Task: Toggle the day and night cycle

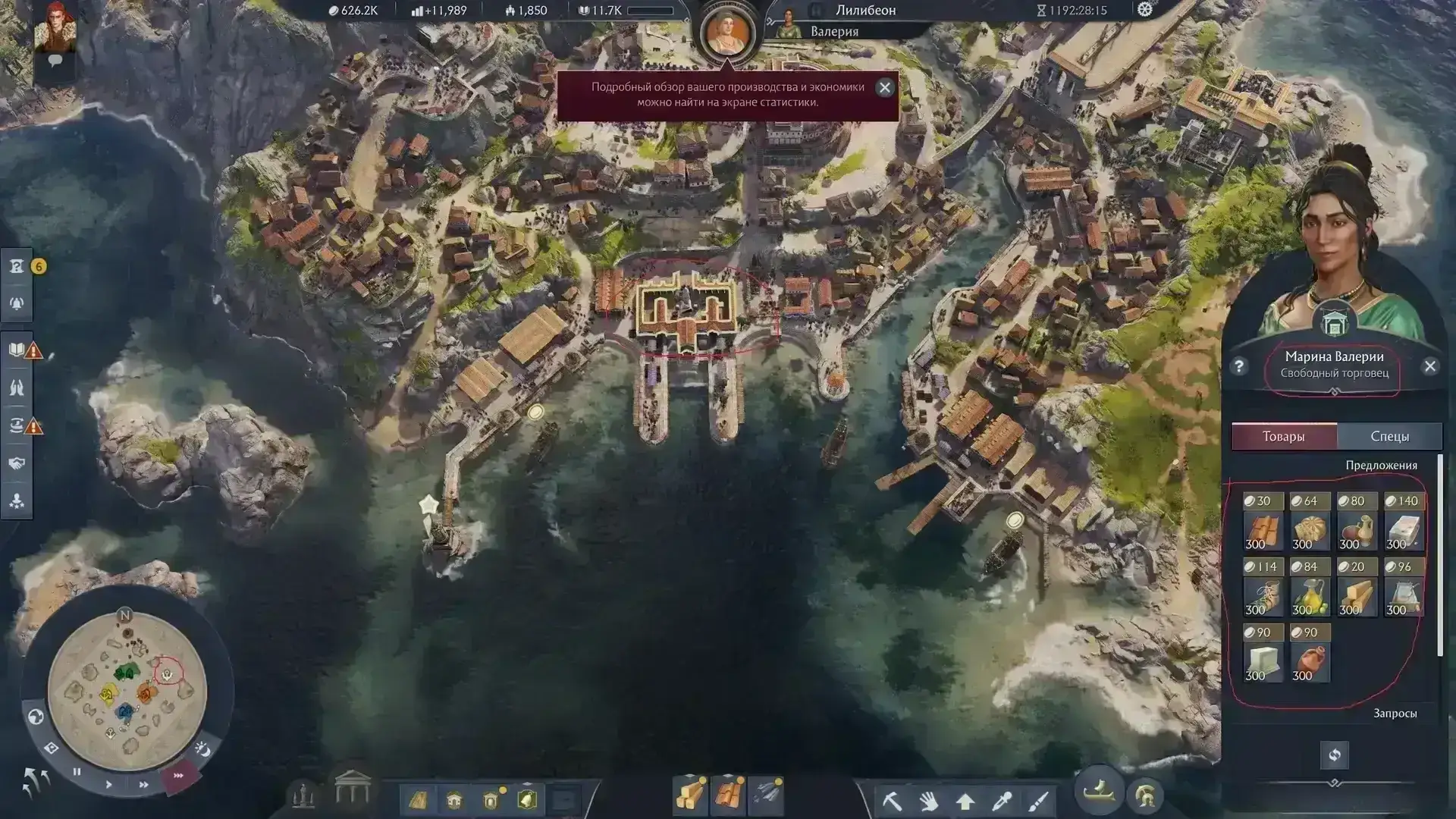Action: (202, 749)
